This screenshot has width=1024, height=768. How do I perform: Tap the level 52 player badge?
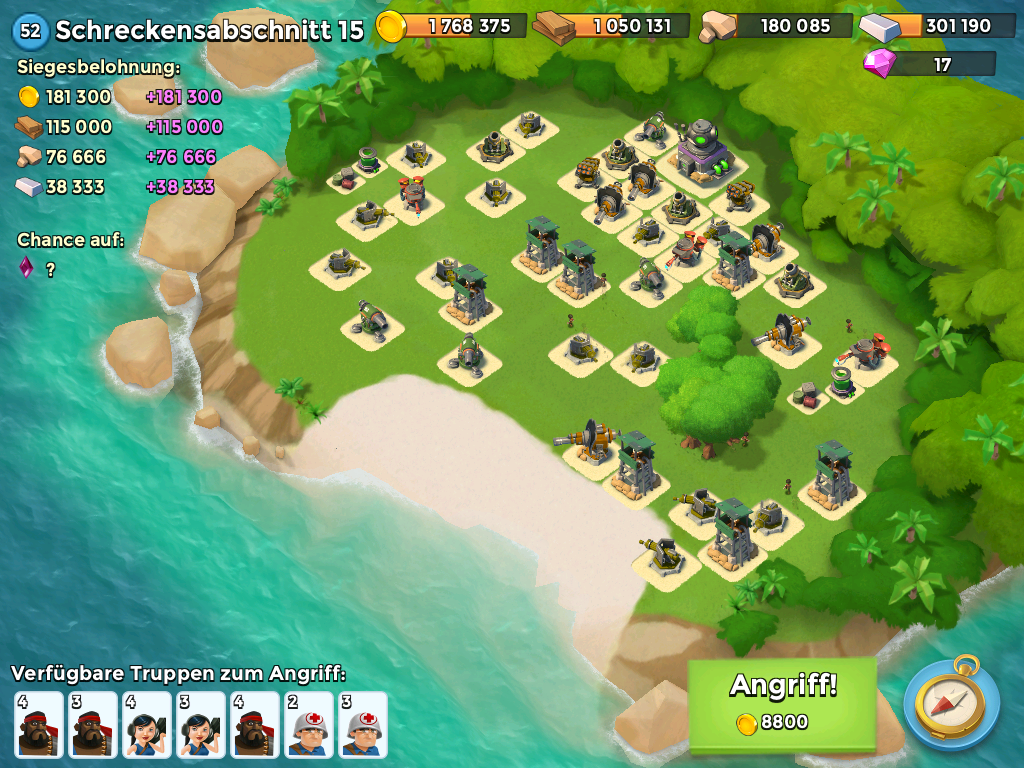(x=30, y=30)
